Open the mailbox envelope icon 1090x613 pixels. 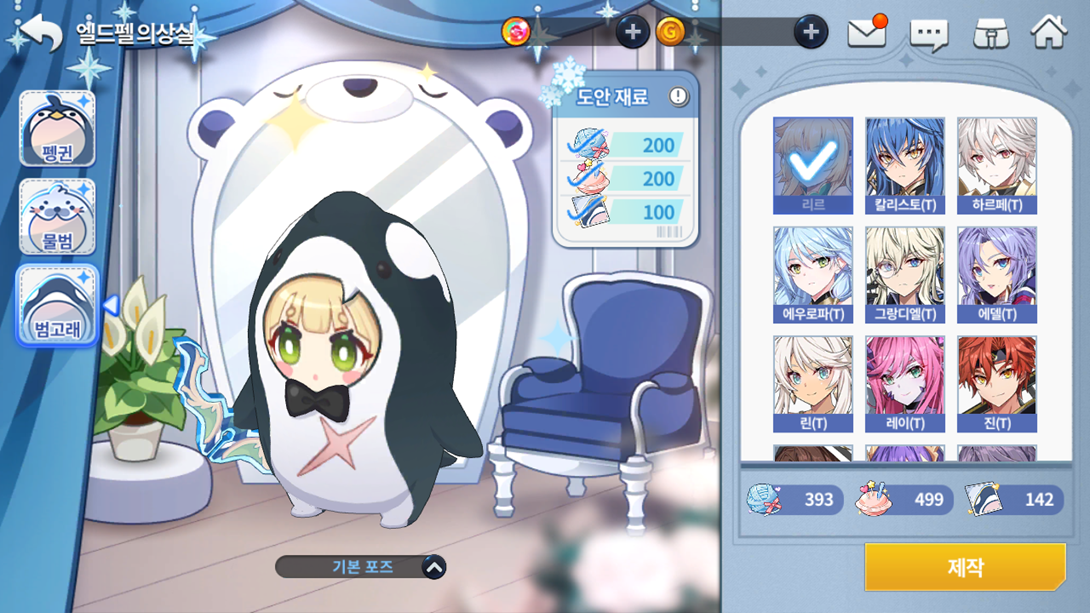click(x=867, y=33)
